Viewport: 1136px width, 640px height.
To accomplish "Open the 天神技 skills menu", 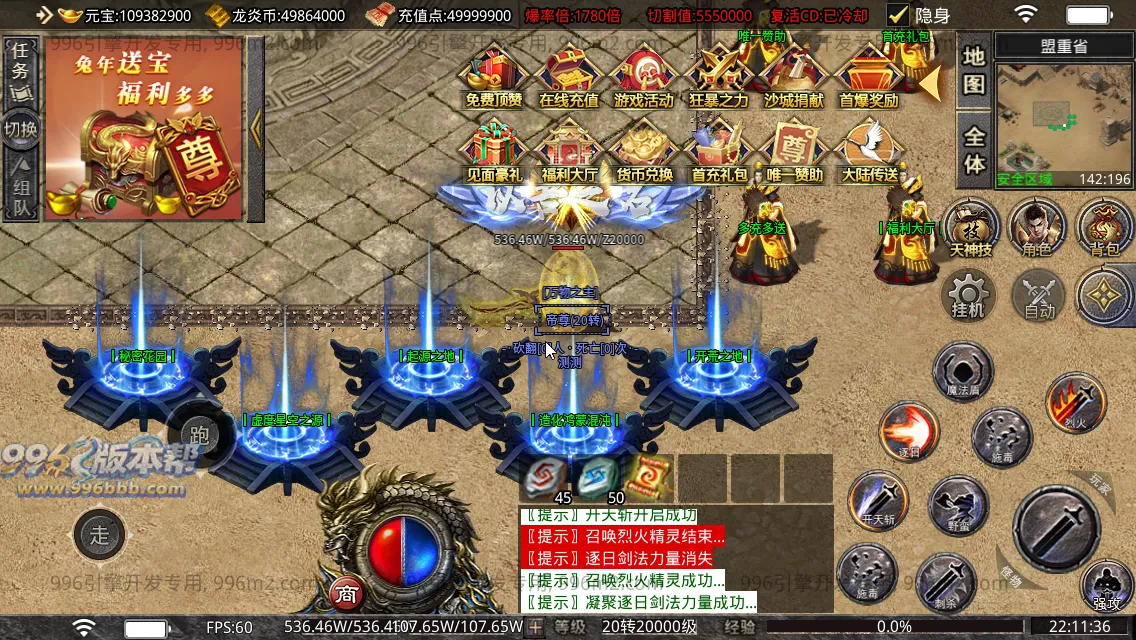I will (x=970, y=226).
